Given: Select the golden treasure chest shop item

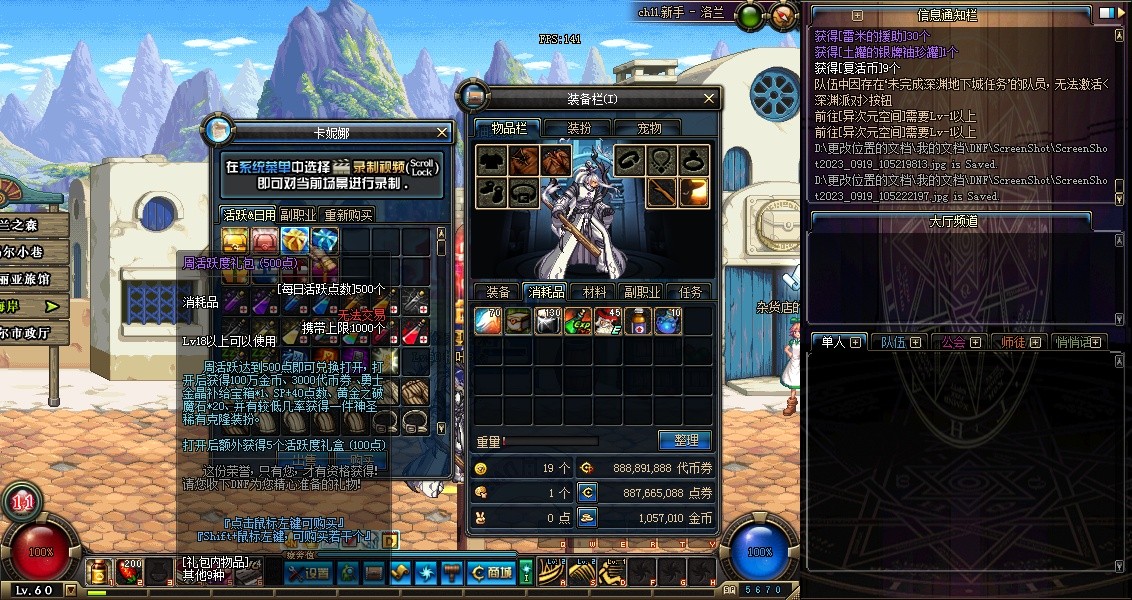Looking at the screenshot, I should [235, 240].
